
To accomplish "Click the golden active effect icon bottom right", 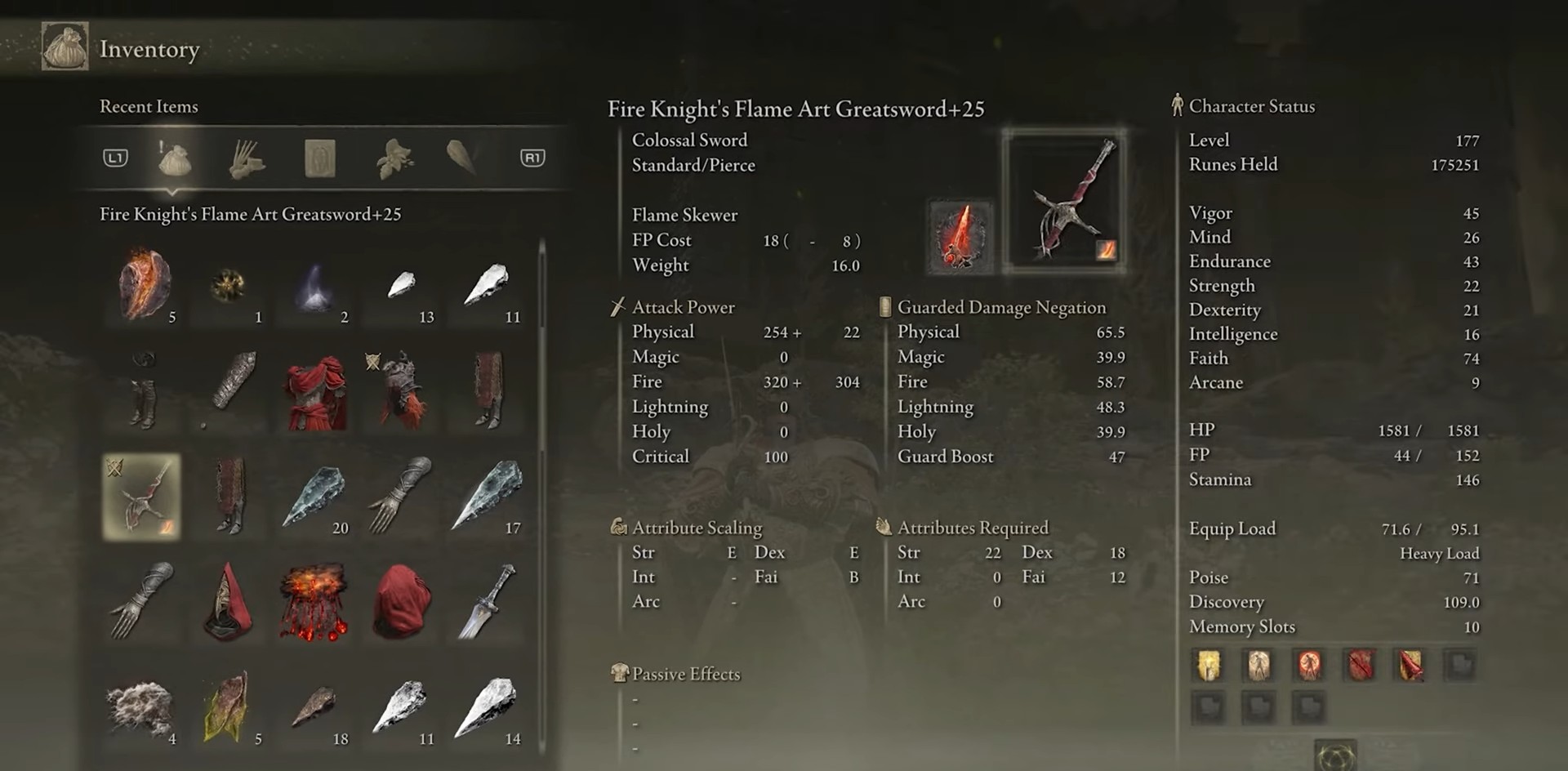I will coord(1209,666).
